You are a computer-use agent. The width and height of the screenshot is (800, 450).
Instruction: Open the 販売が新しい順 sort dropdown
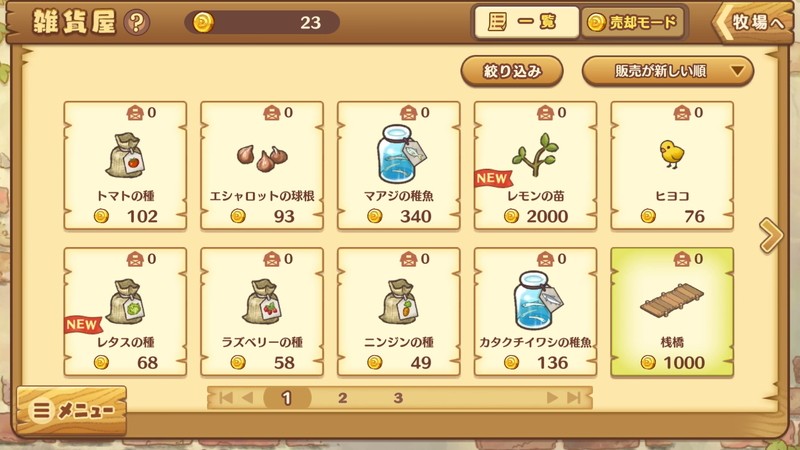click(x=668, y=71)
